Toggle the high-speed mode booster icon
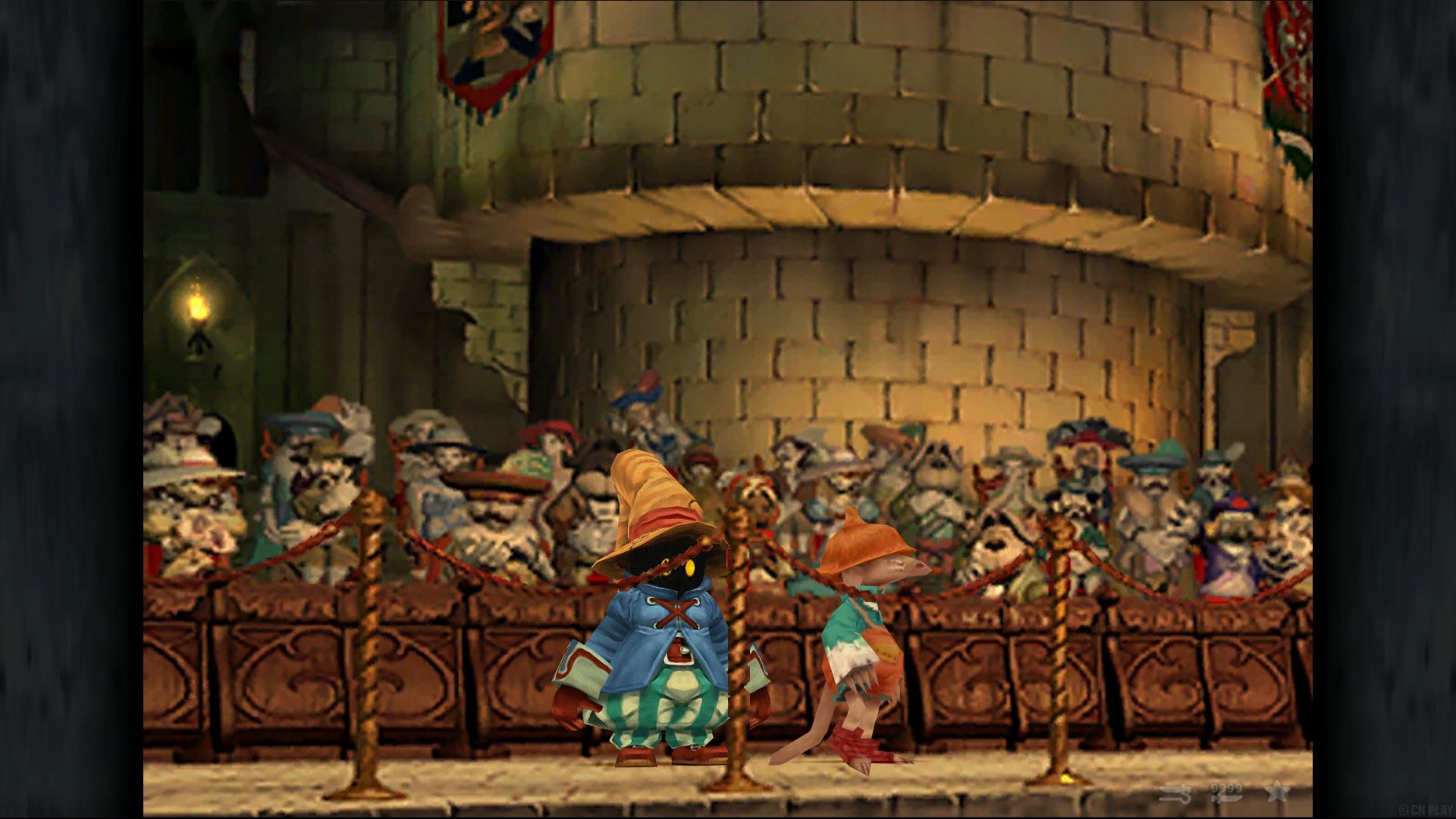1456x819 pixels. [x=1174, y=794]
